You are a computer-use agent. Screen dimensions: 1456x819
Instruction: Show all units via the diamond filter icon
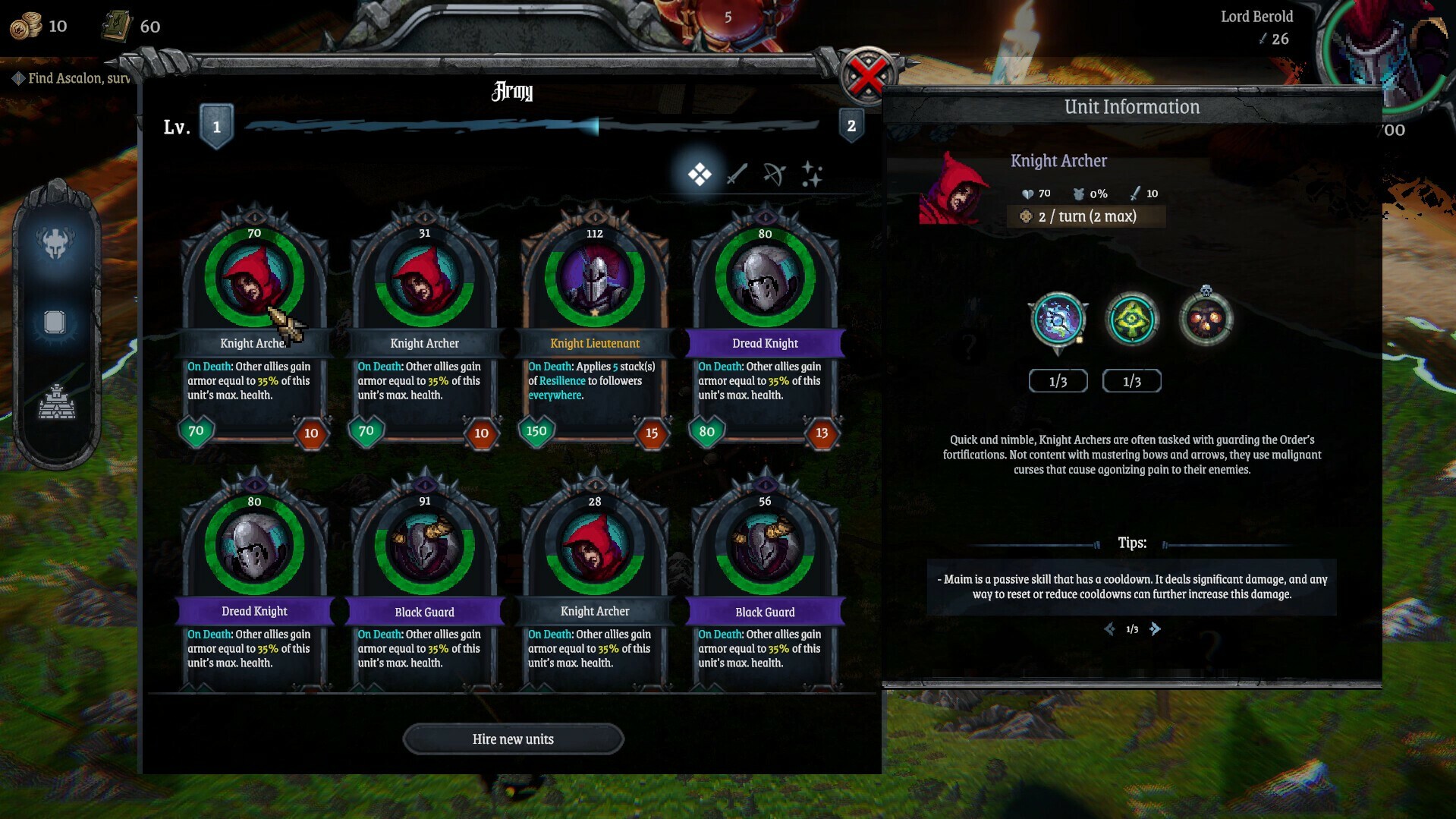coord(700,173)
